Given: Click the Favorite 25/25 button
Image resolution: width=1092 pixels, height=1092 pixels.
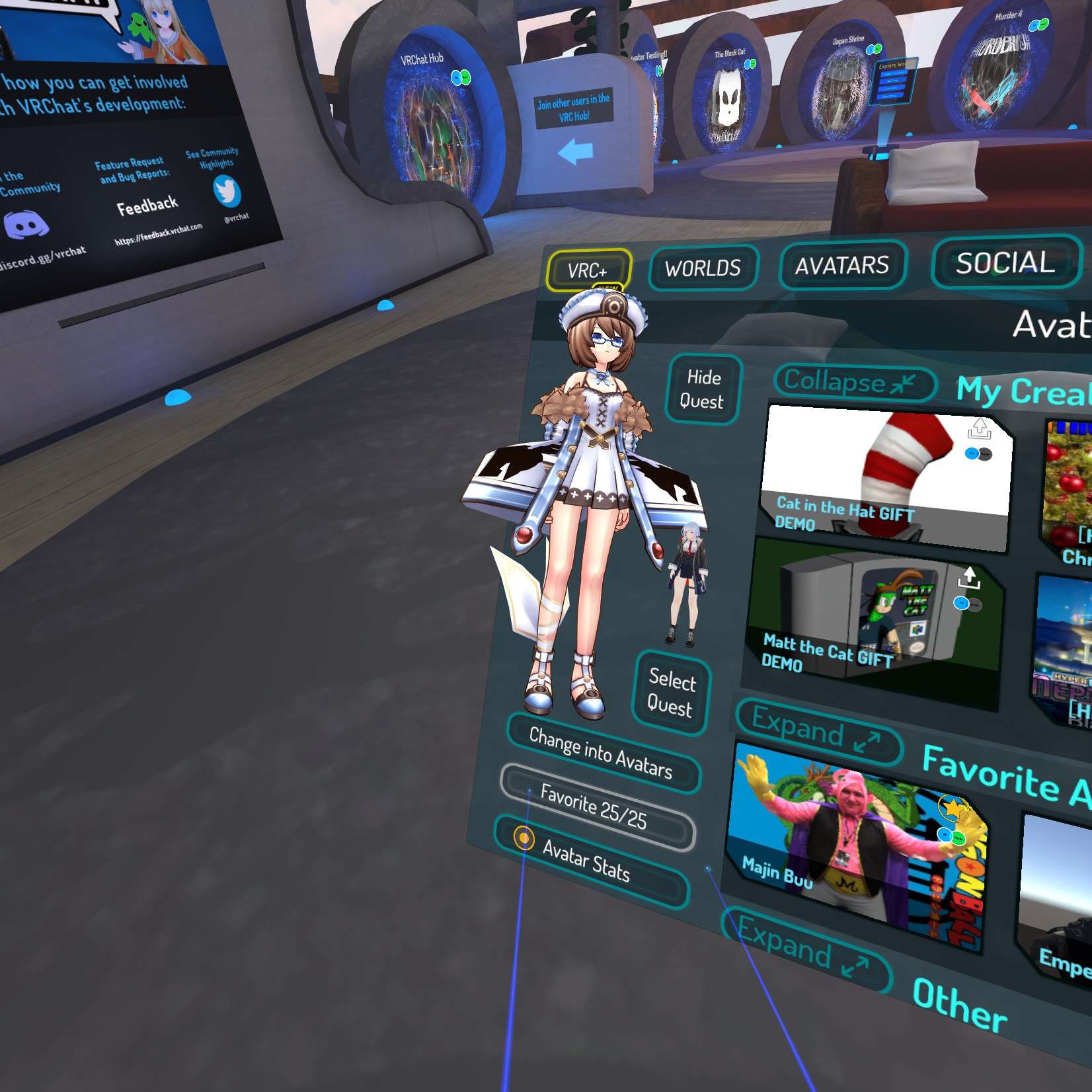Looking at the screenshot, I should click(x=594, y=806).
